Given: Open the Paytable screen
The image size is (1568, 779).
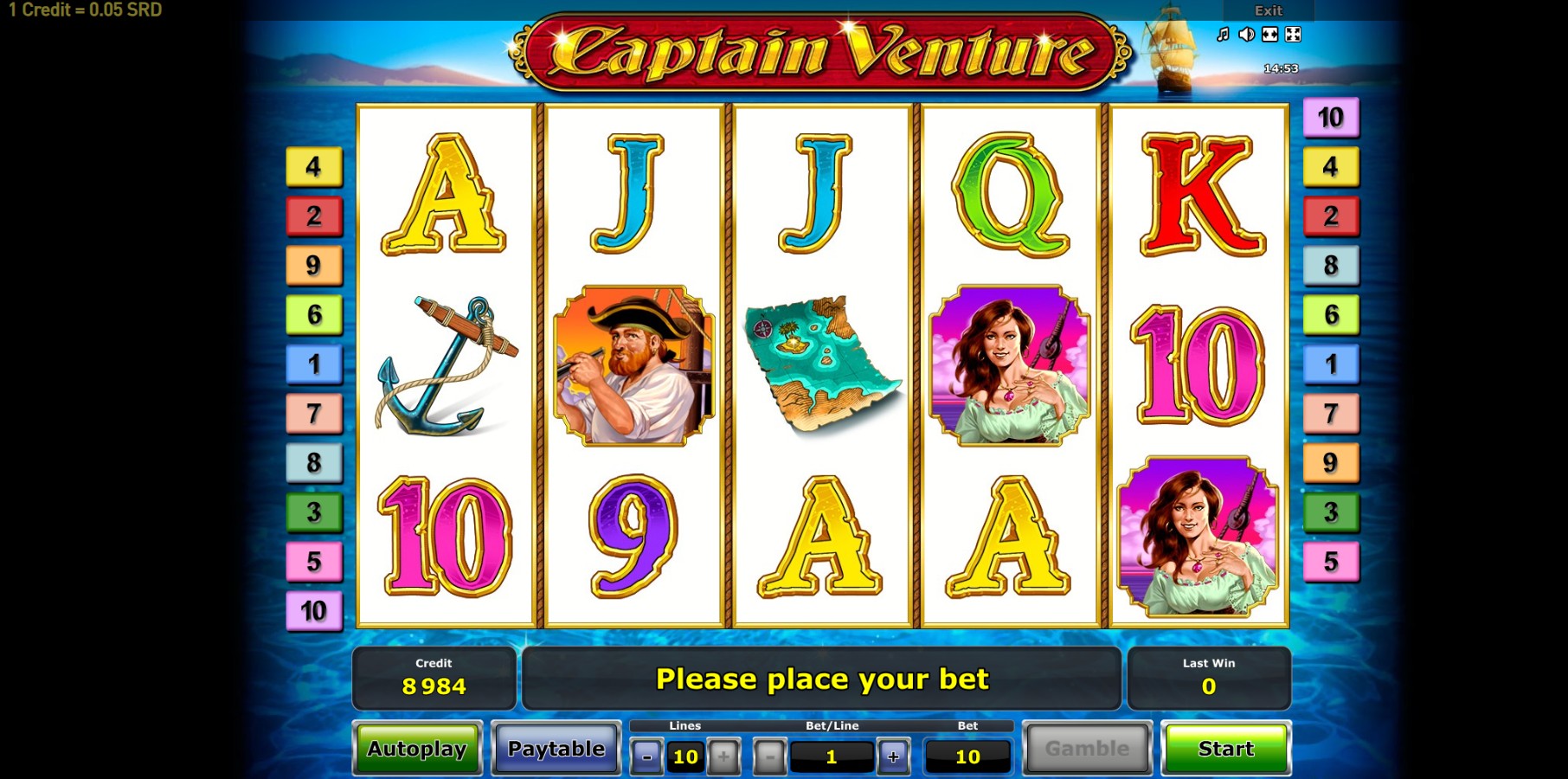Looking at the screenshot, I should 556,748.
